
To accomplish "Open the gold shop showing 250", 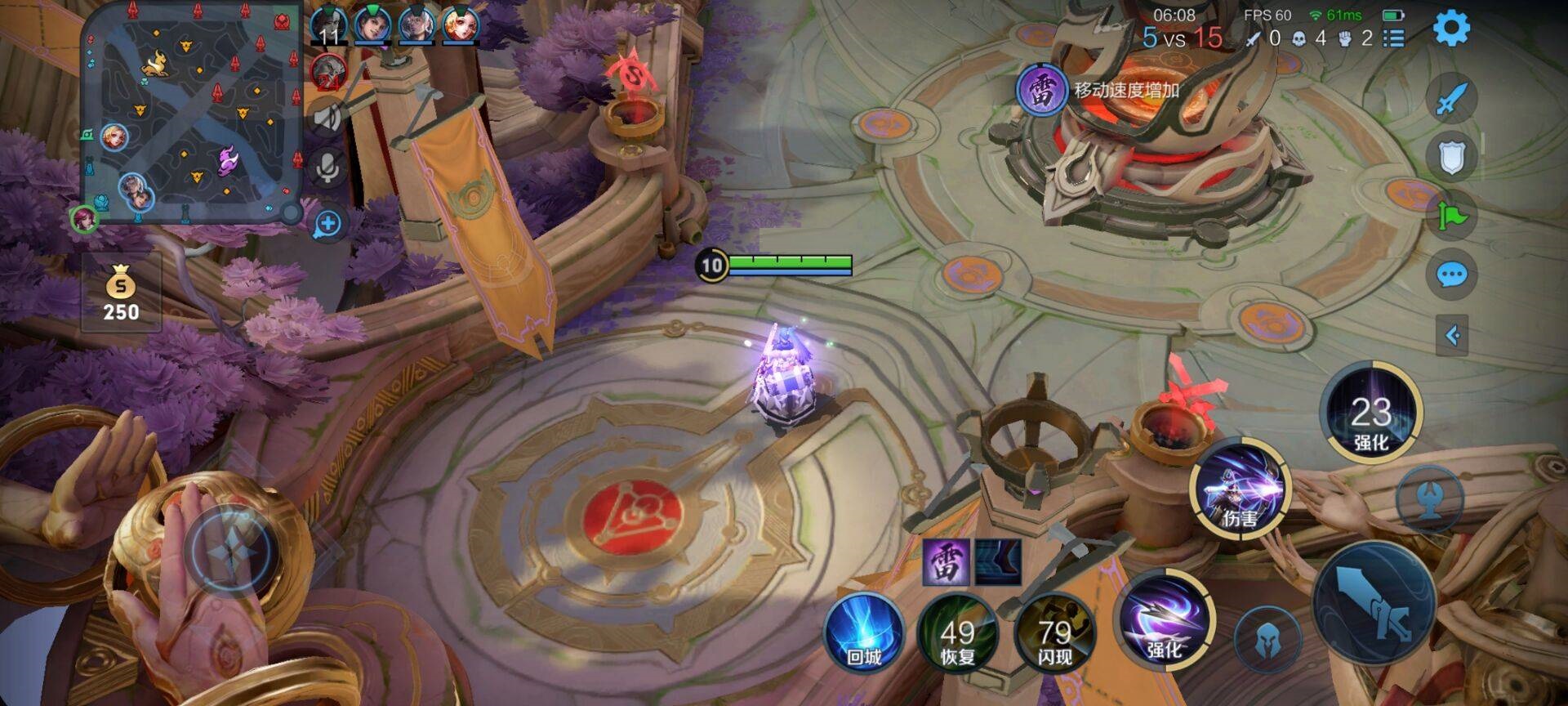I will [121, 293].
